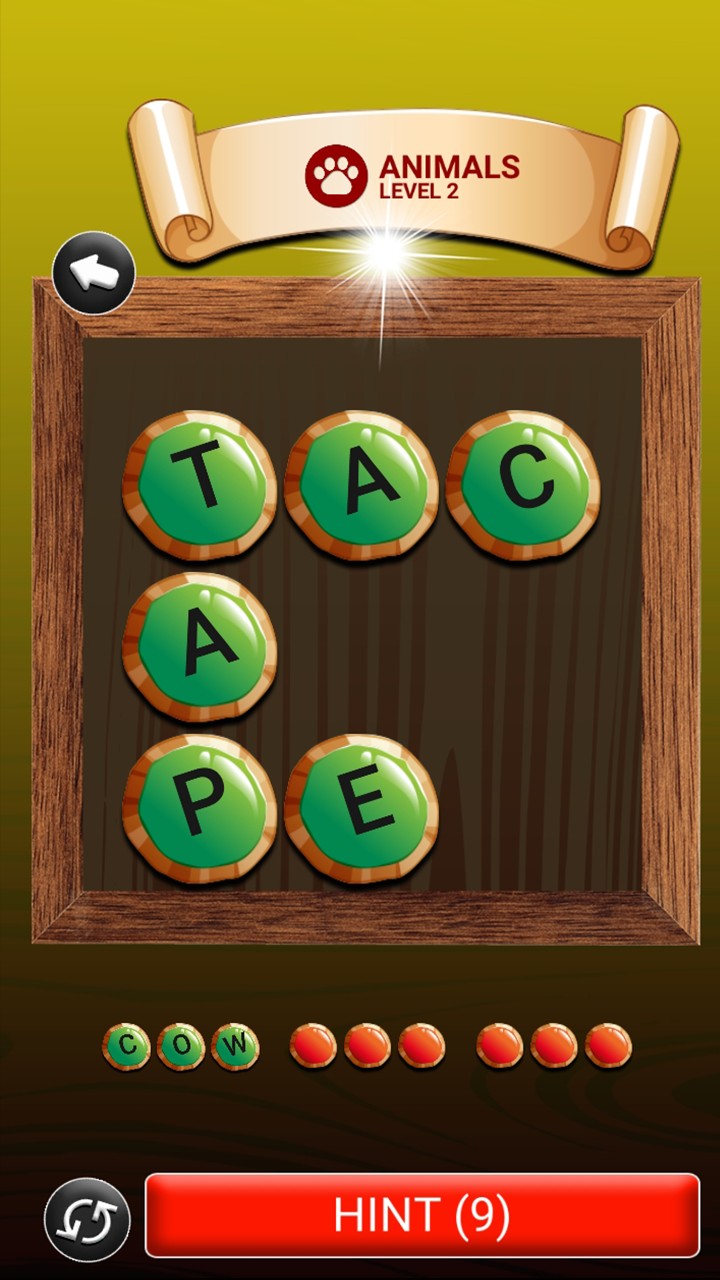The width and height of the screenshot is (720, 1280).
Task: Shuffle letters with the circular arrows button
Action: point(87,1219)
